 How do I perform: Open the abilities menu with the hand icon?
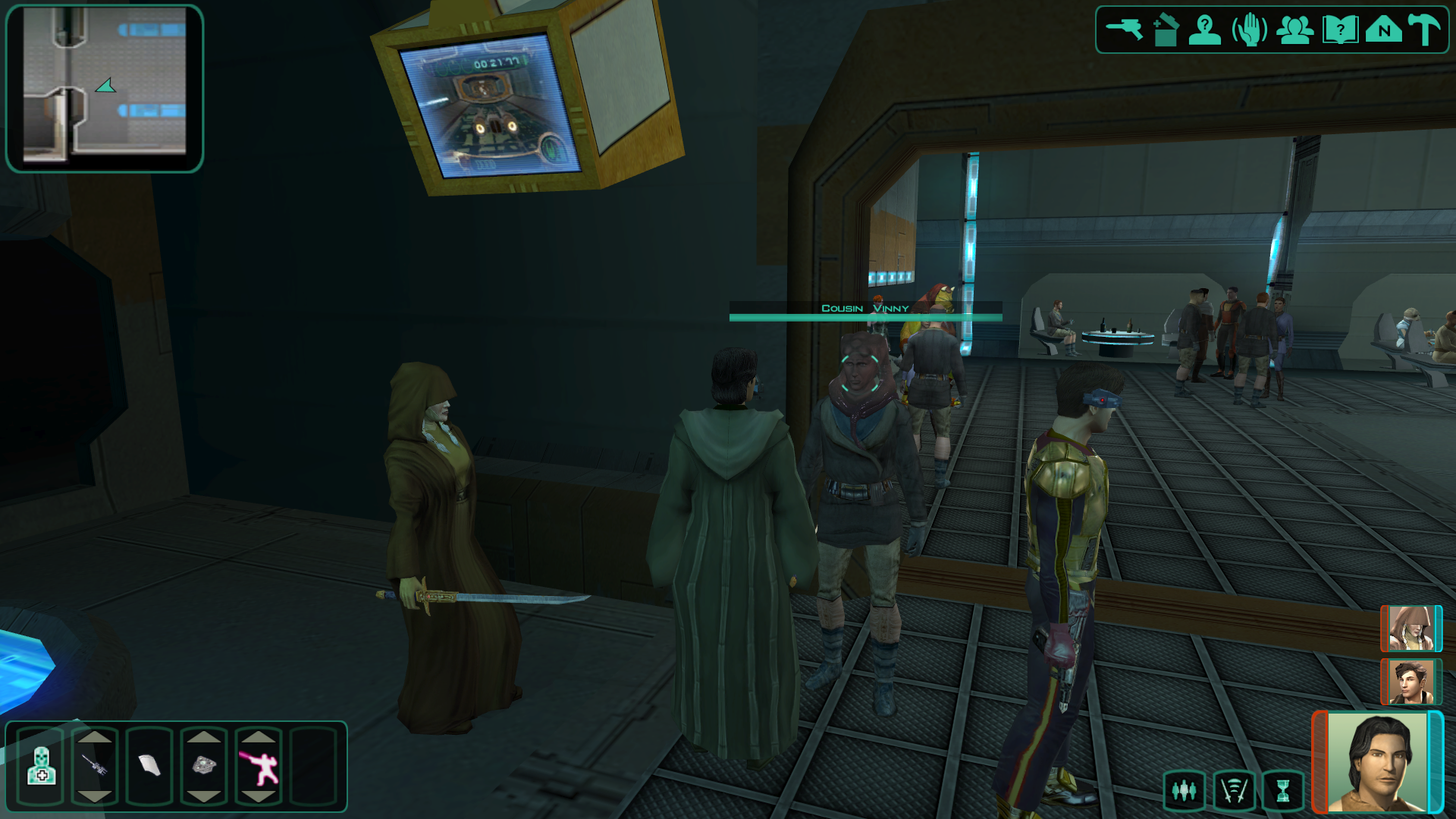(x=1249, y=30)
